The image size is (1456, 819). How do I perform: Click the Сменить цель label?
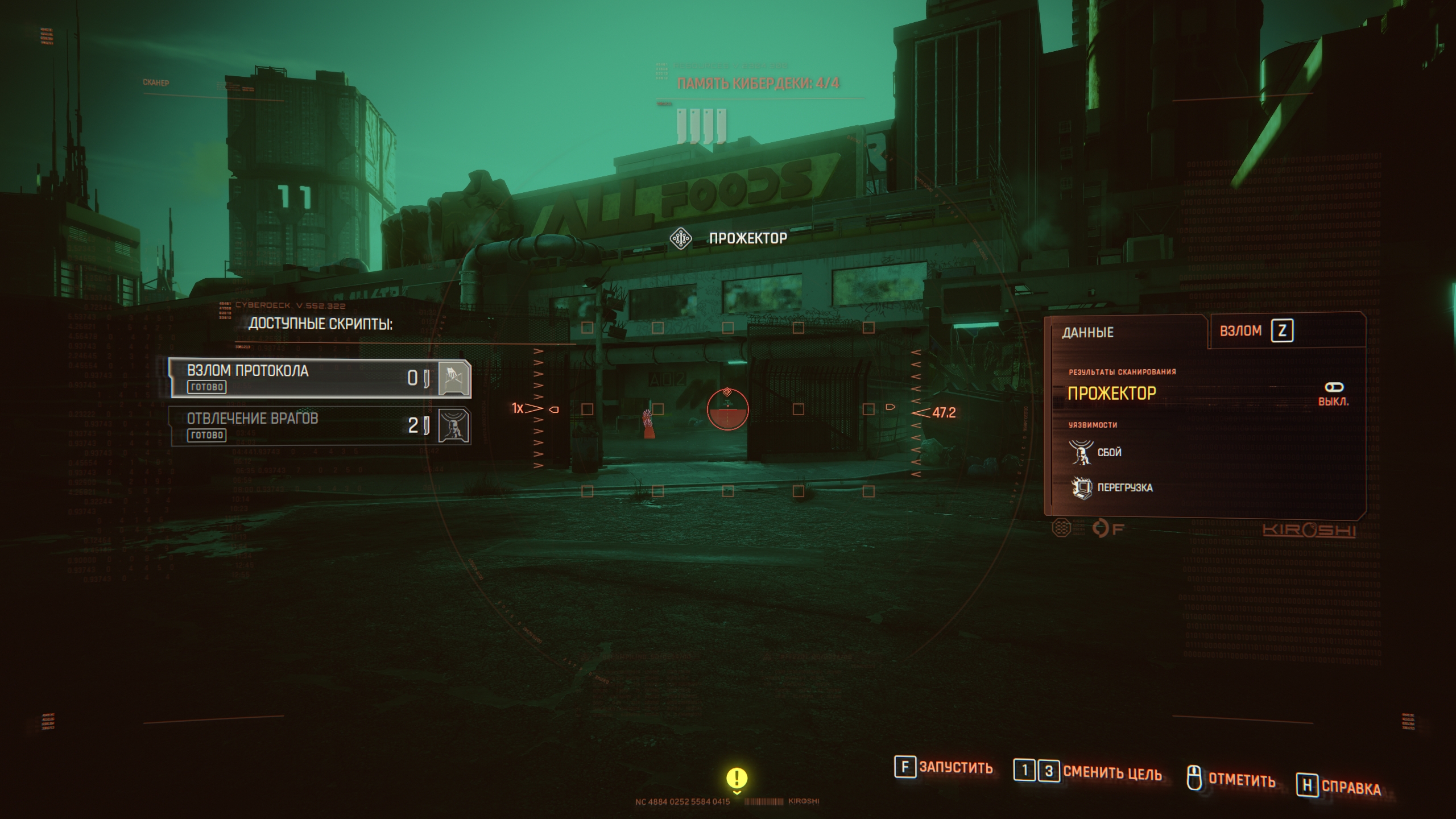(1112, 772)
